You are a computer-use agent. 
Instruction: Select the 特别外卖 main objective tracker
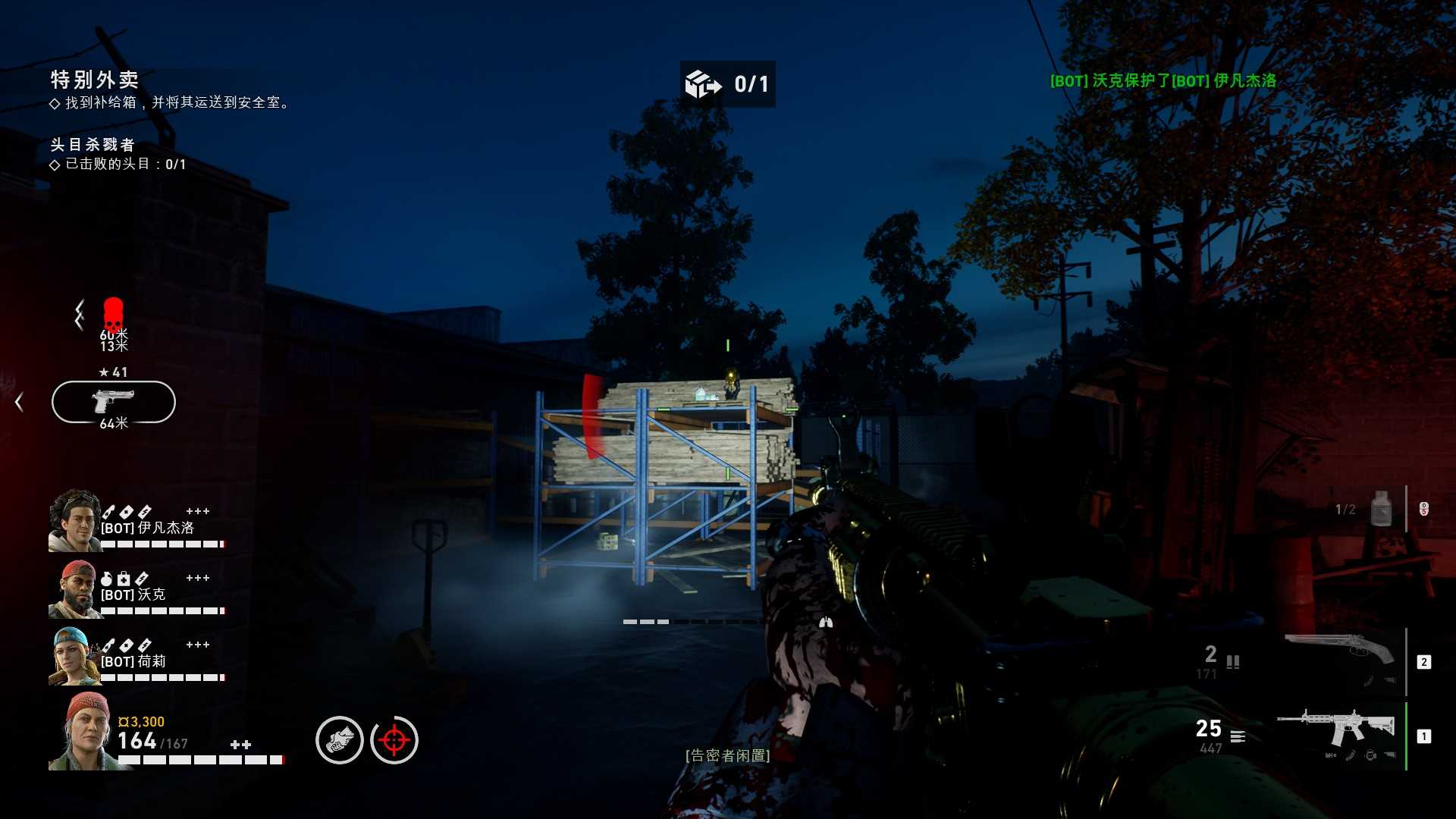95,80
